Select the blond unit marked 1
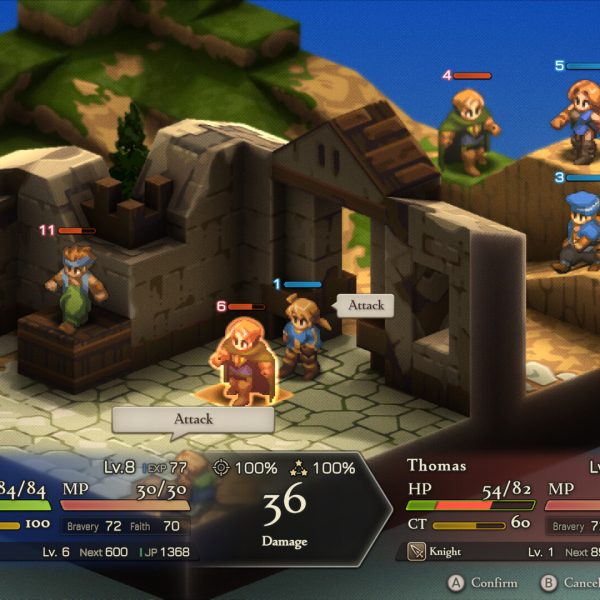This screenshot has width=600, height=600. coord(299,335)
